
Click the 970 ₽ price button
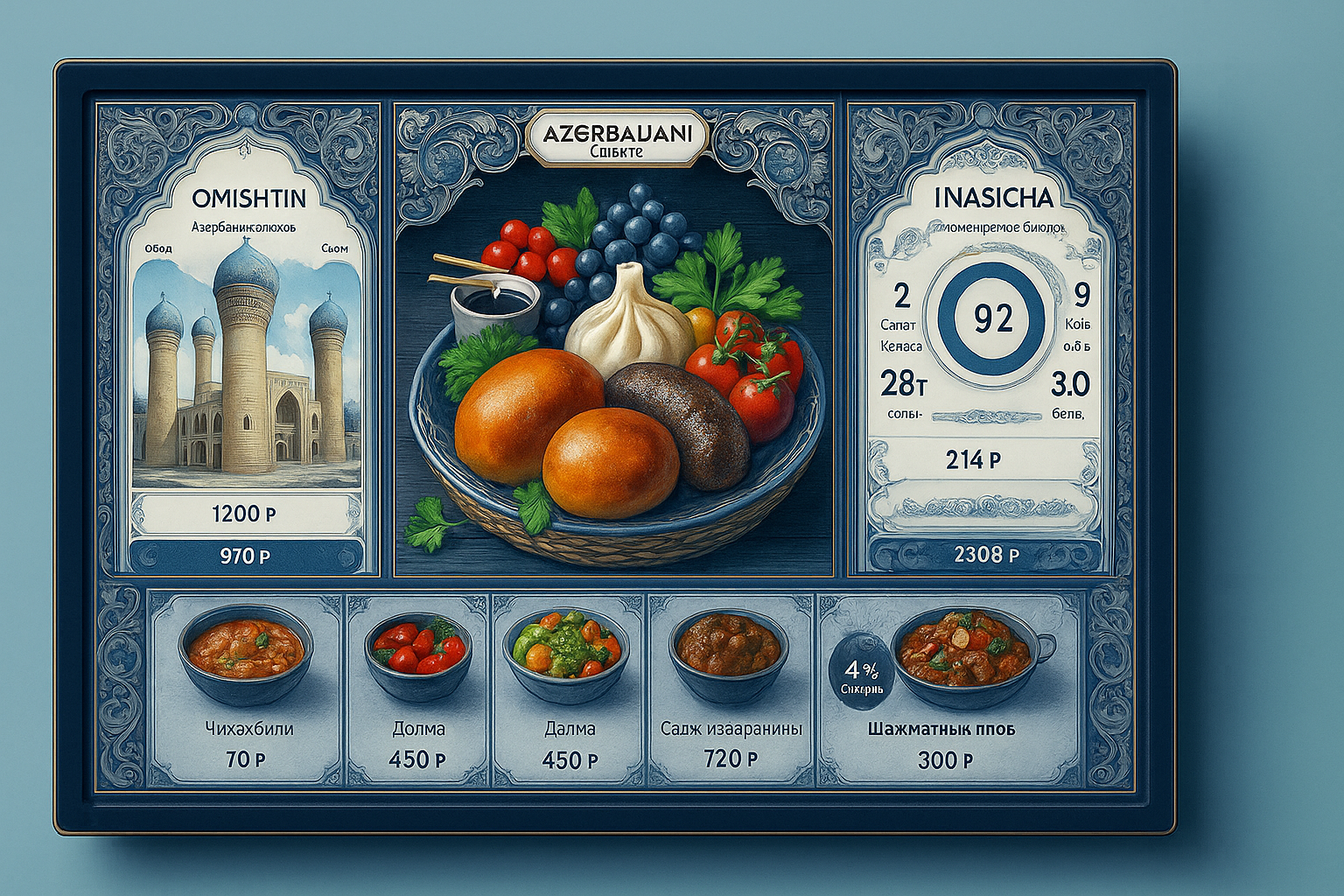click(x=245, y=556)
